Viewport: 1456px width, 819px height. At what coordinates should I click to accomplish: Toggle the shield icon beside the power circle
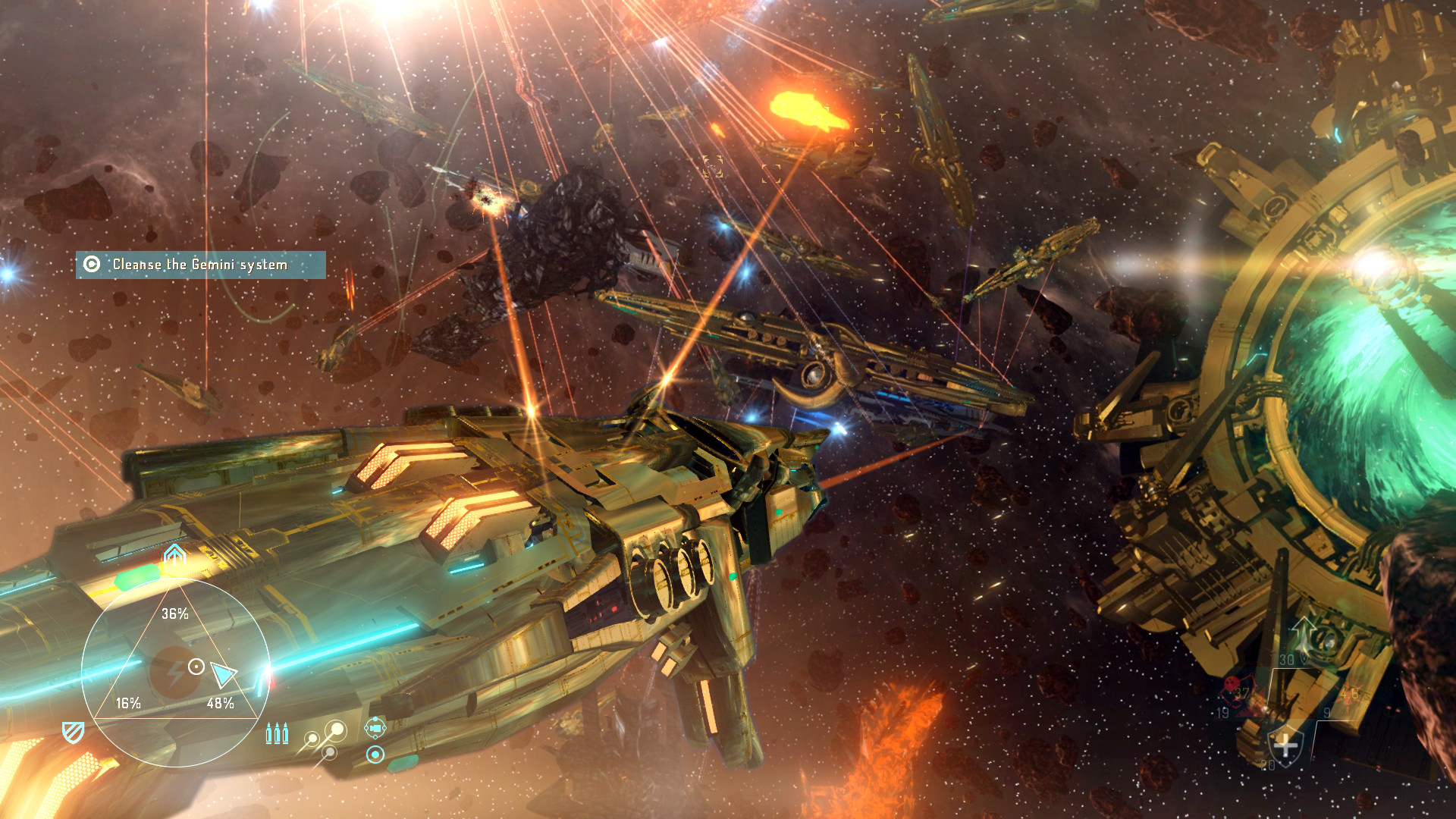click(x=73, y=732)
